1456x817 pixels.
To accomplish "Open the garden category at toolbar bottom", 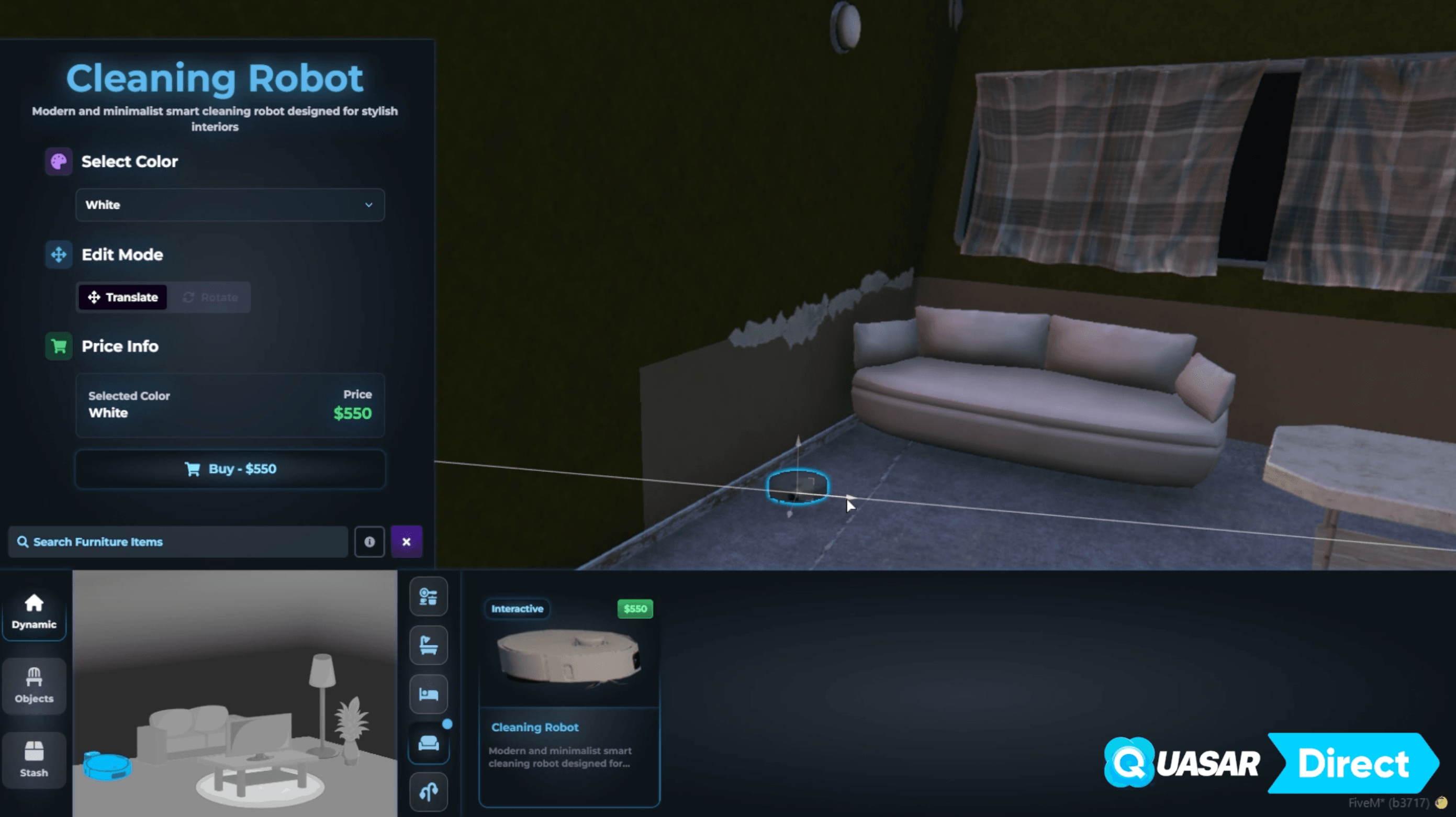I will [429, 791].
